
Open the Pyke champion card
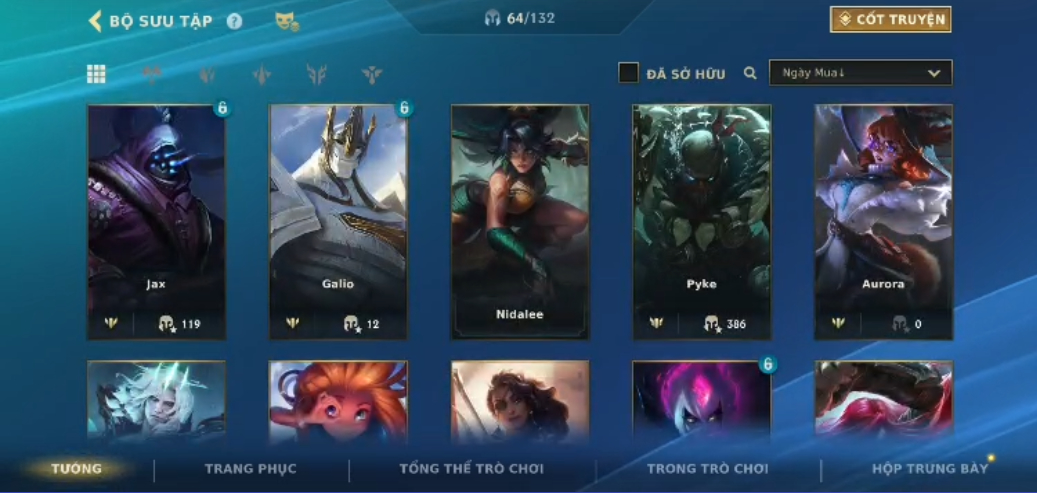[x=702, y=220]
